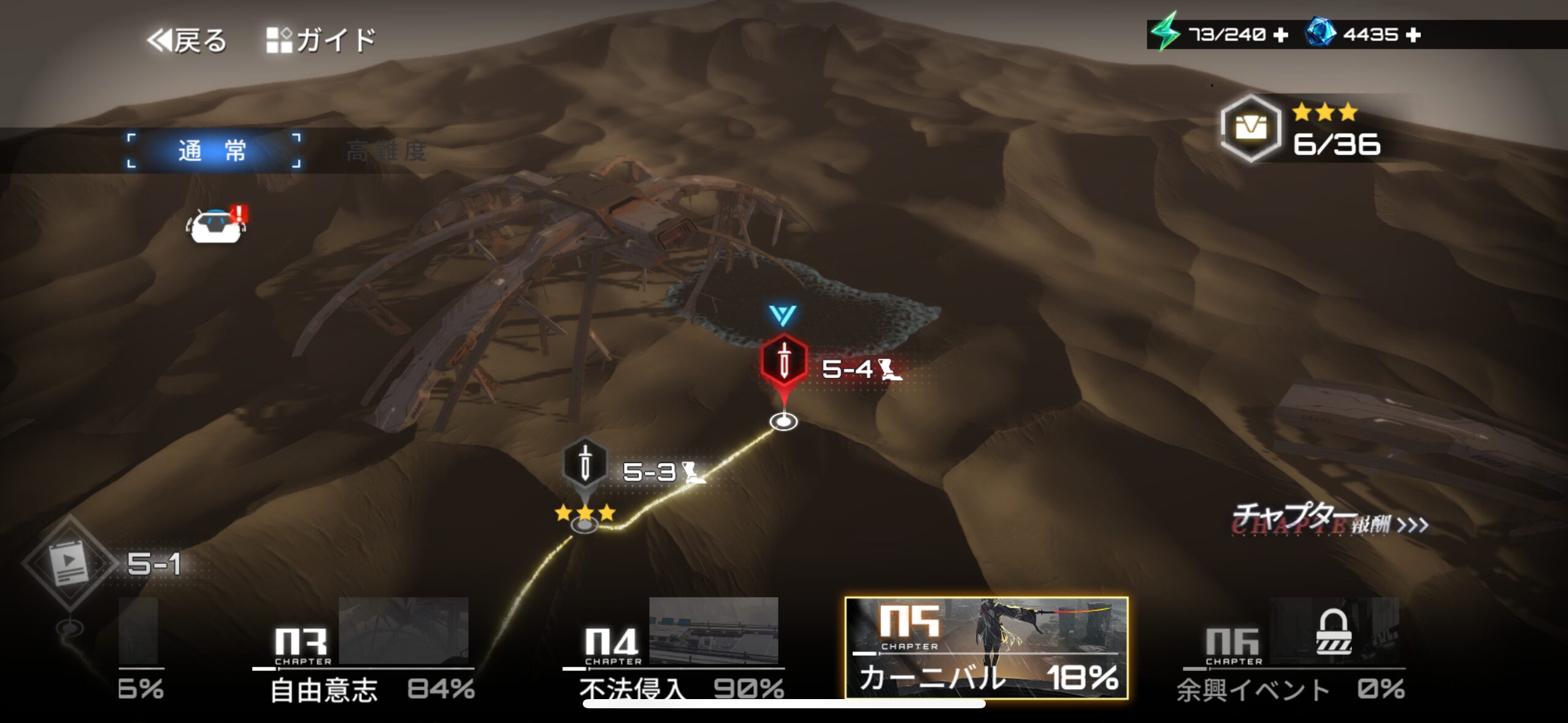Open the ガイド guide menu
The width and height of the screenshot is (1568, 723).
tap(321, 40)
